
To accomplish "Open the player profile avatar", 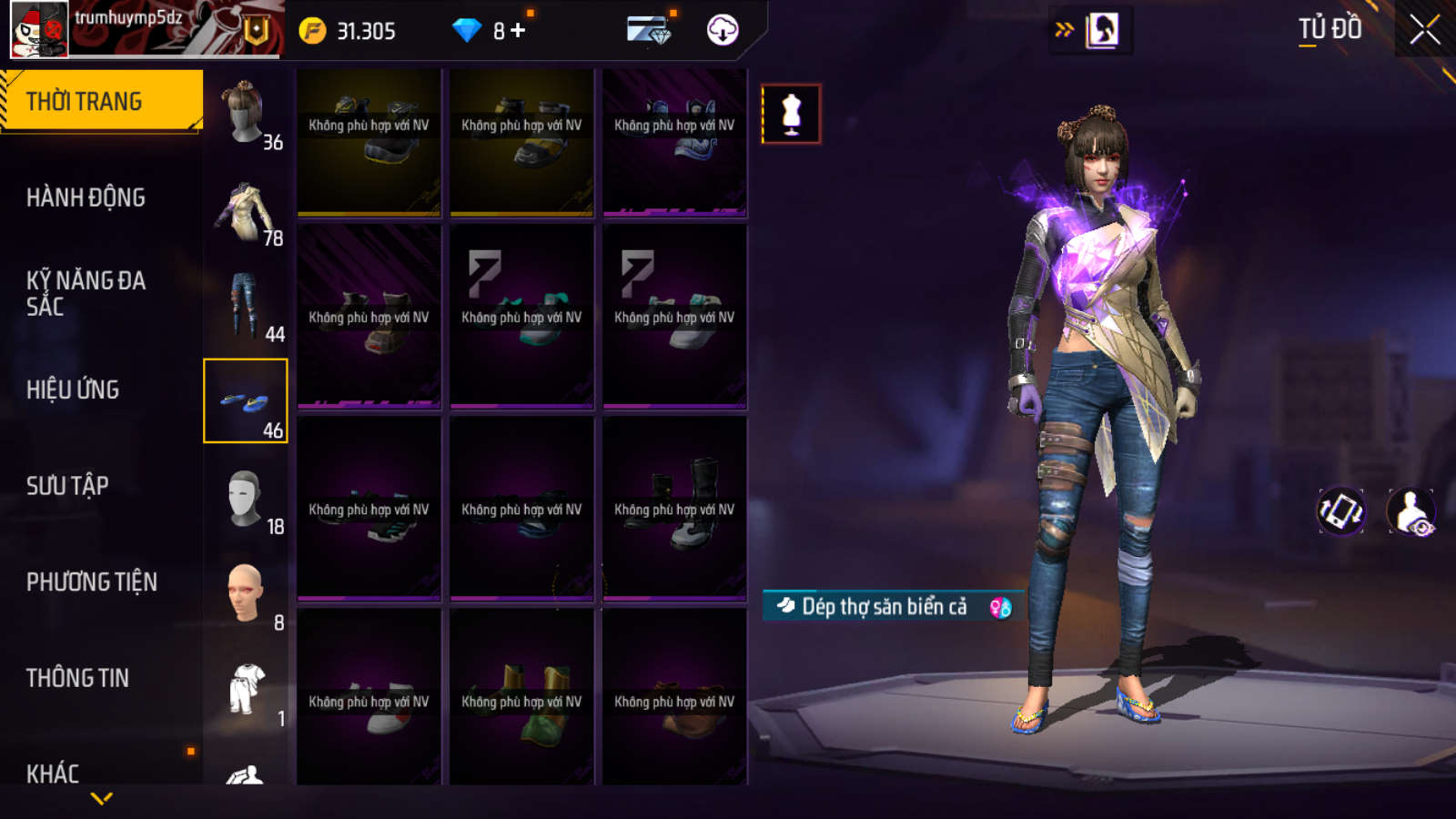I will pyautogui.click(x=39, y=29).
